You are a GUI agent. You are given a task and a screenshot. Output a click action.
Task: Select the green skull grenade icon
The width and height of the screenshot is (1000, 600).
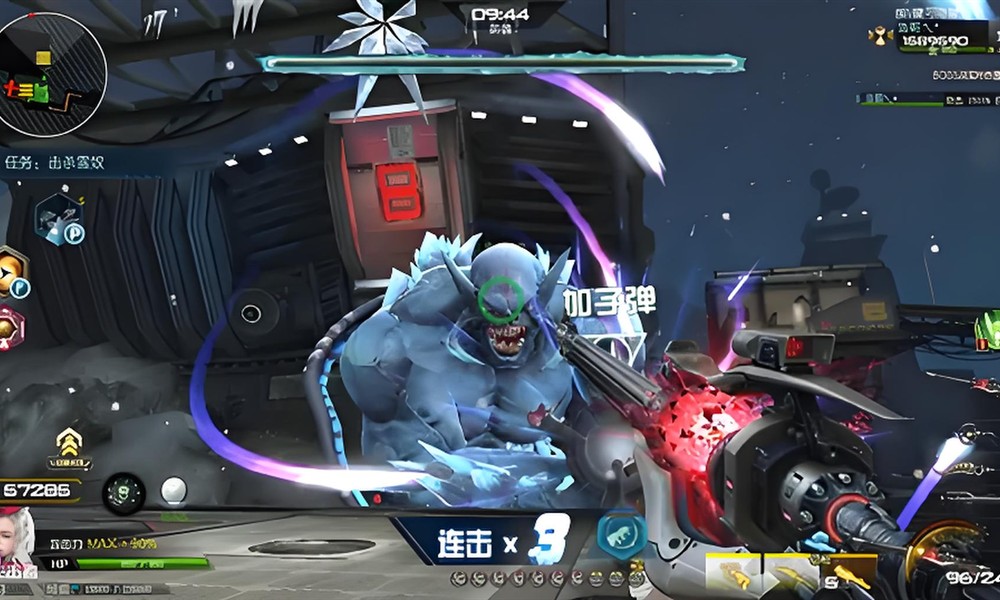125,492
